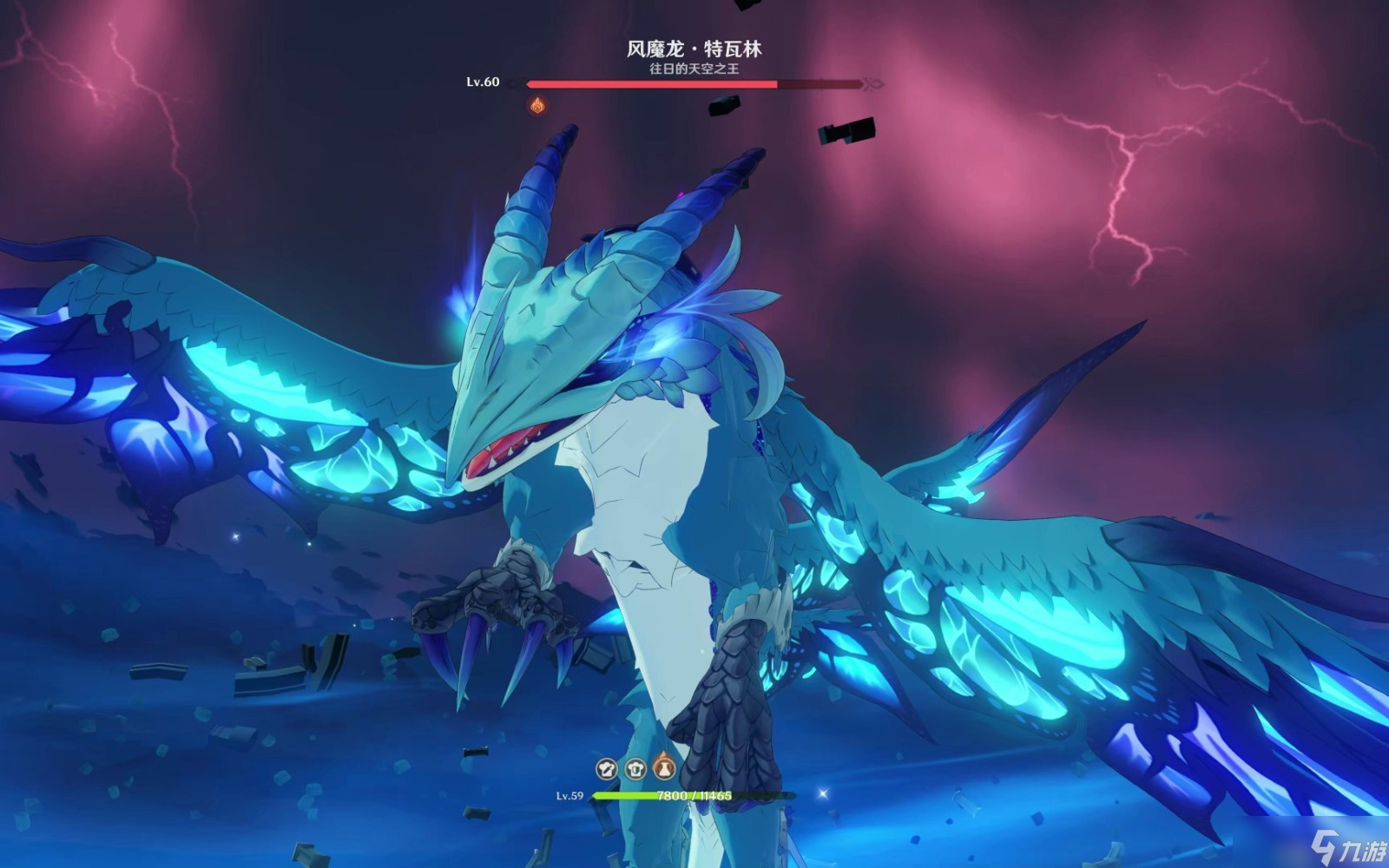This screenshot has width=1389, height=868.
Task: Click the orange flask potion buff icon
Action: pyautogui.click(x=664, y=766)
